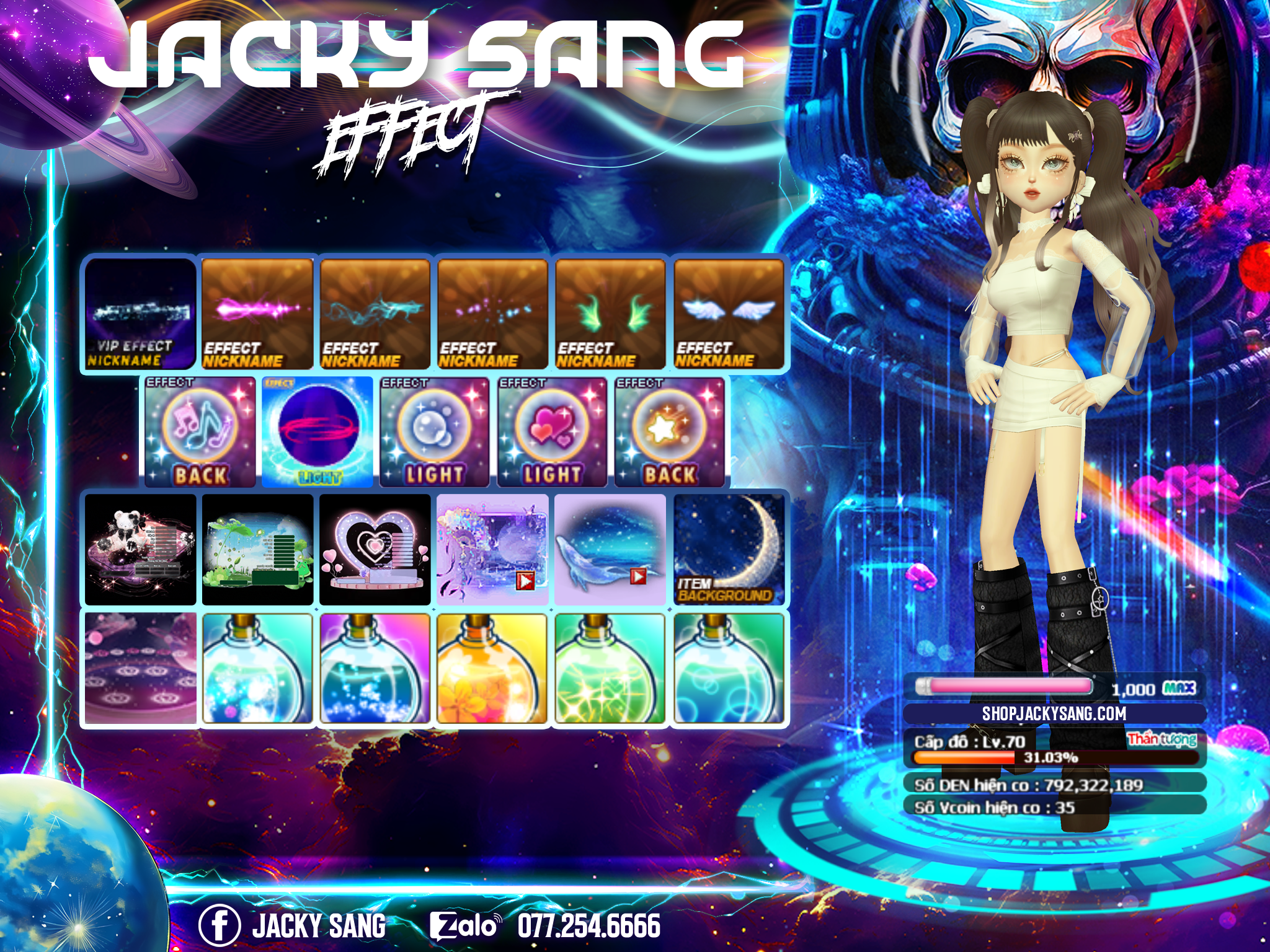The width and height of the screenshot is (1270, 952).
Task: Select the VIP Effect Nickname item
Action: pyautogui.click(x=140, y=314)
